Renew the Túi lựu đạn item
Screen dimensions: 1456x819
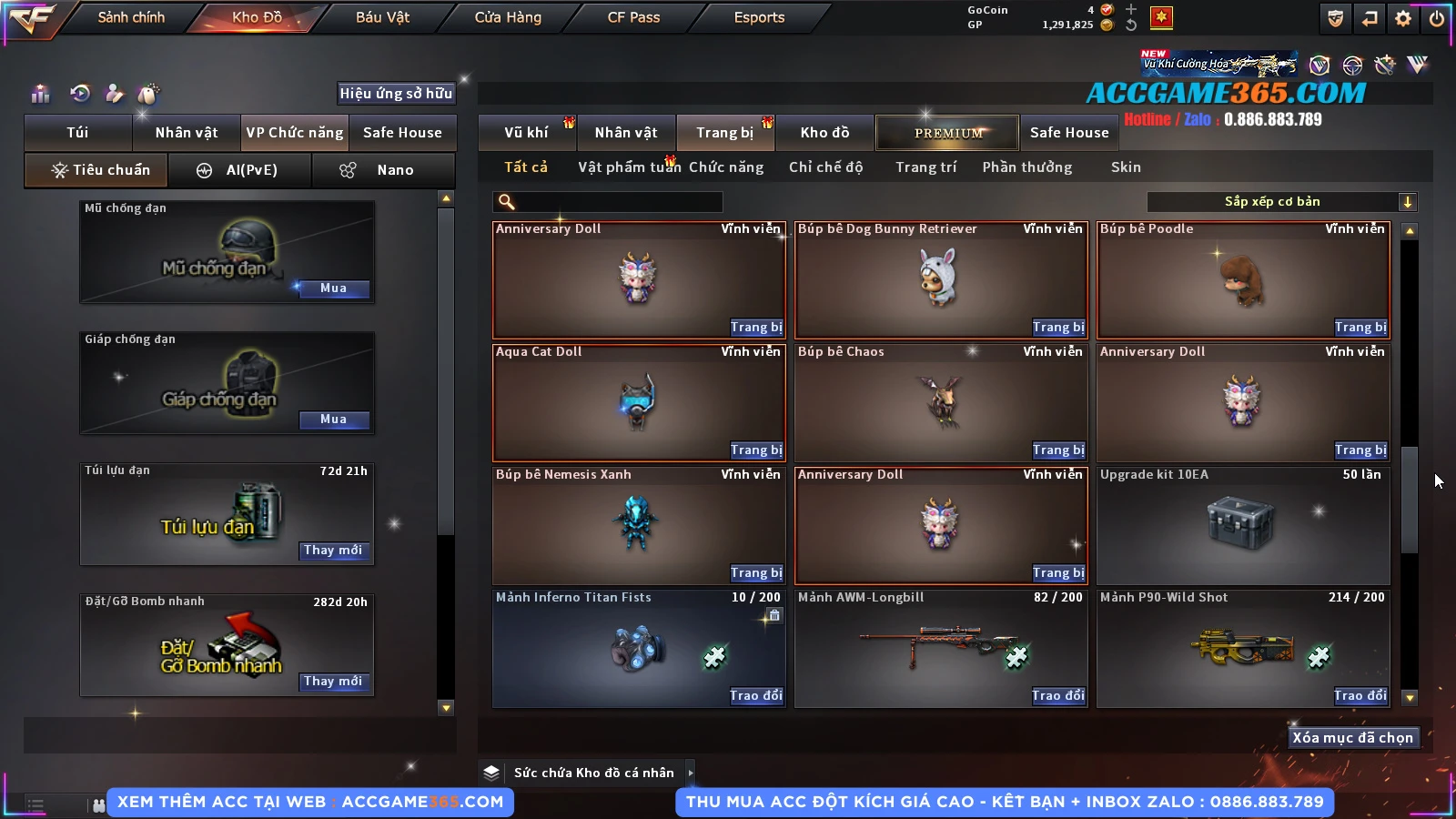[x=333, y=551]
